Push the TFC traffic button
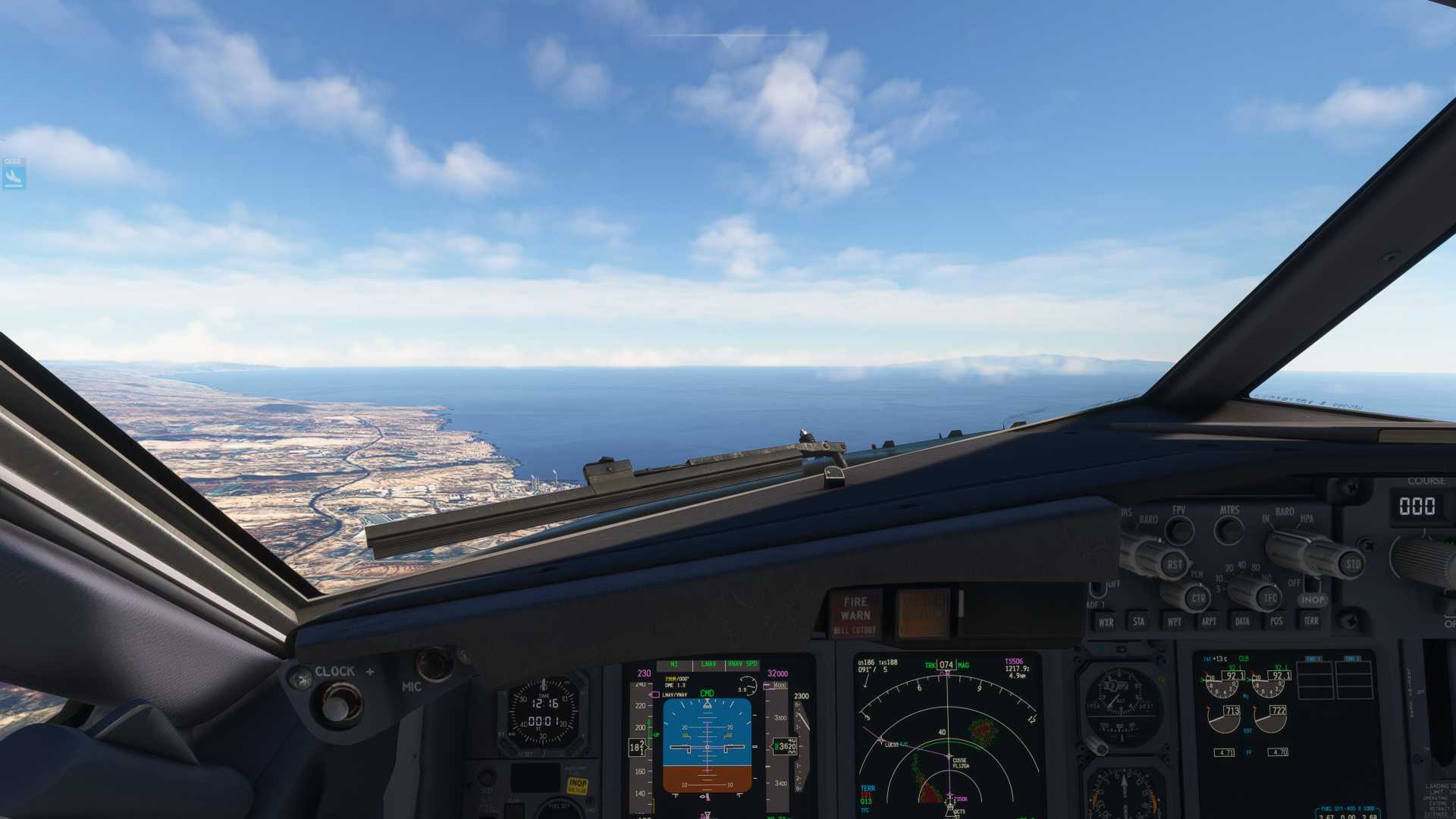Image resolution: width=1456 pixels, height=819 pixels. point(1269,598)
